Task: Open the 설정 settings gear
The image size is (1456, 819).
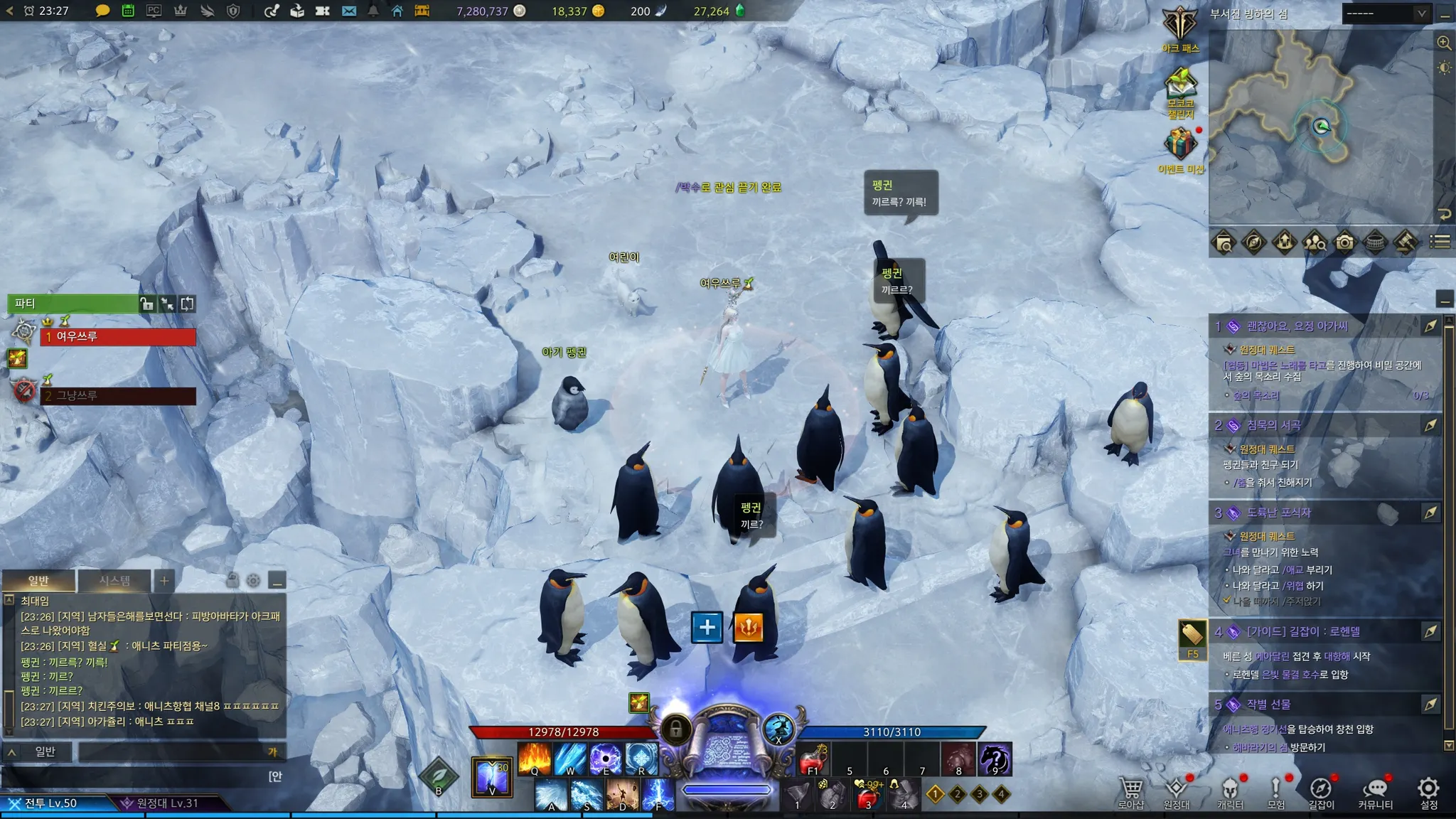Action: click(x=1428, y=792)
